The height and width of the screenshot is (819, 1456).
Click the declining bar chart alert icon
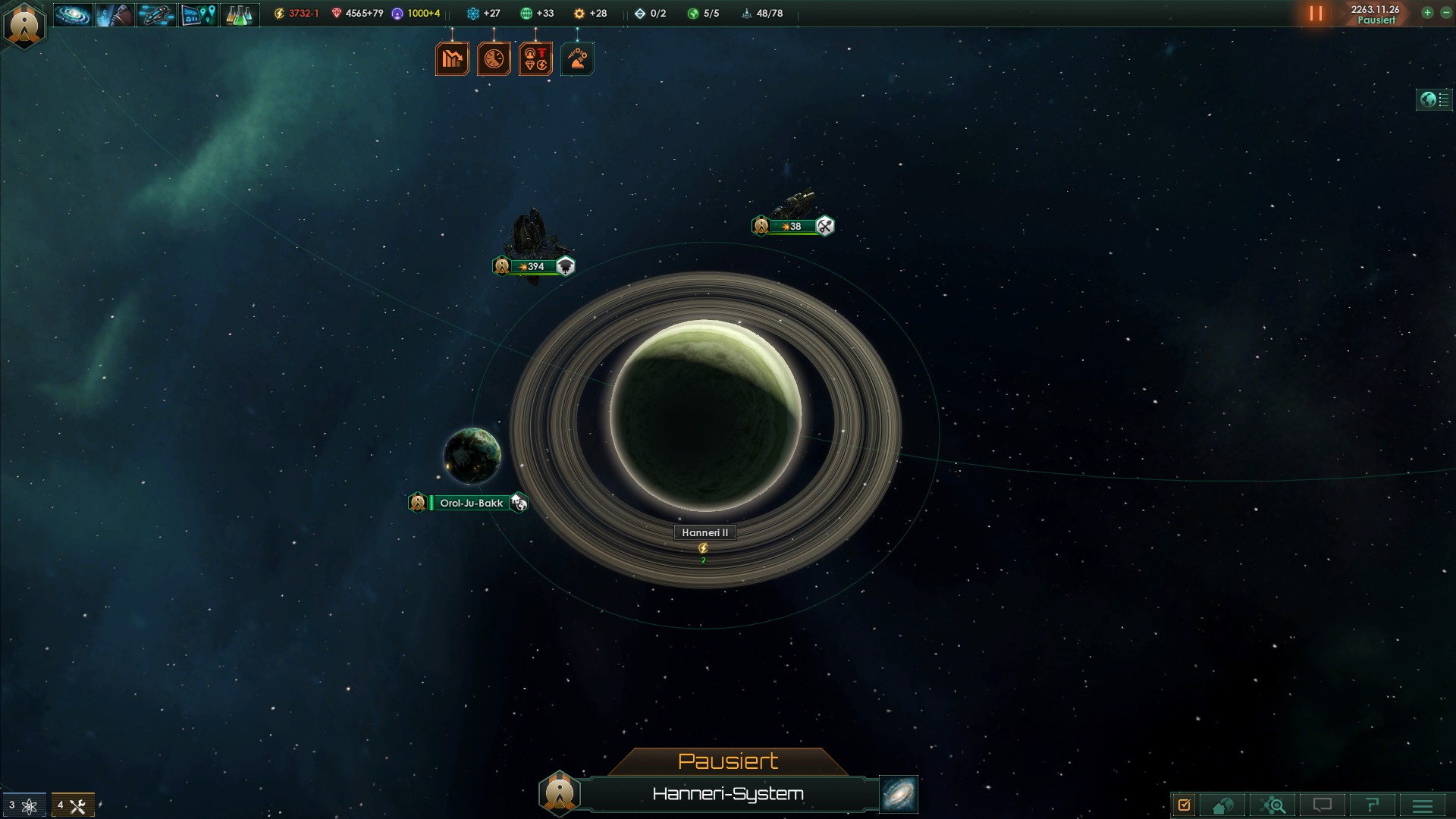452,59
